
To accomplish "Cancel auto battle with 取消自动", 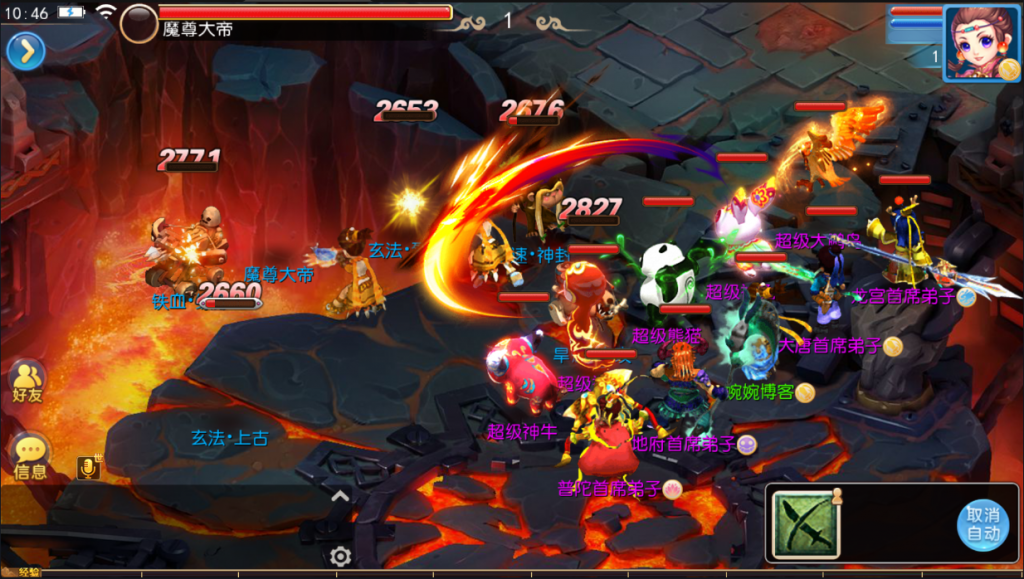I will (981, 524).
